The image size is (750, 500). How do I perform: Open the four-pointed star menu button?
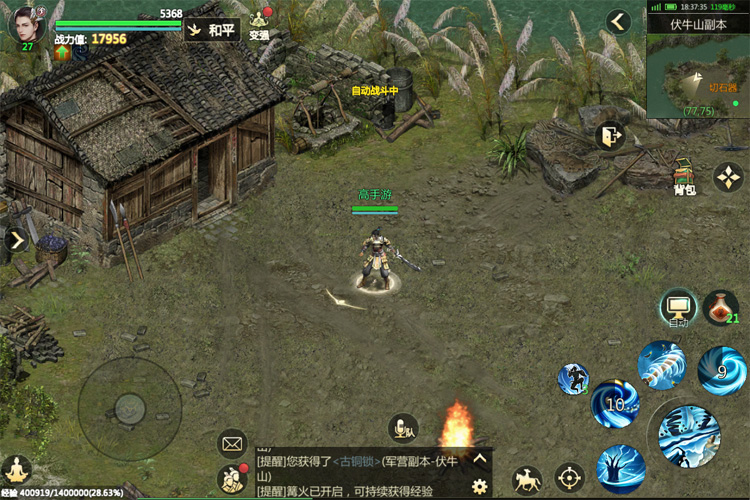coord(728,177)
